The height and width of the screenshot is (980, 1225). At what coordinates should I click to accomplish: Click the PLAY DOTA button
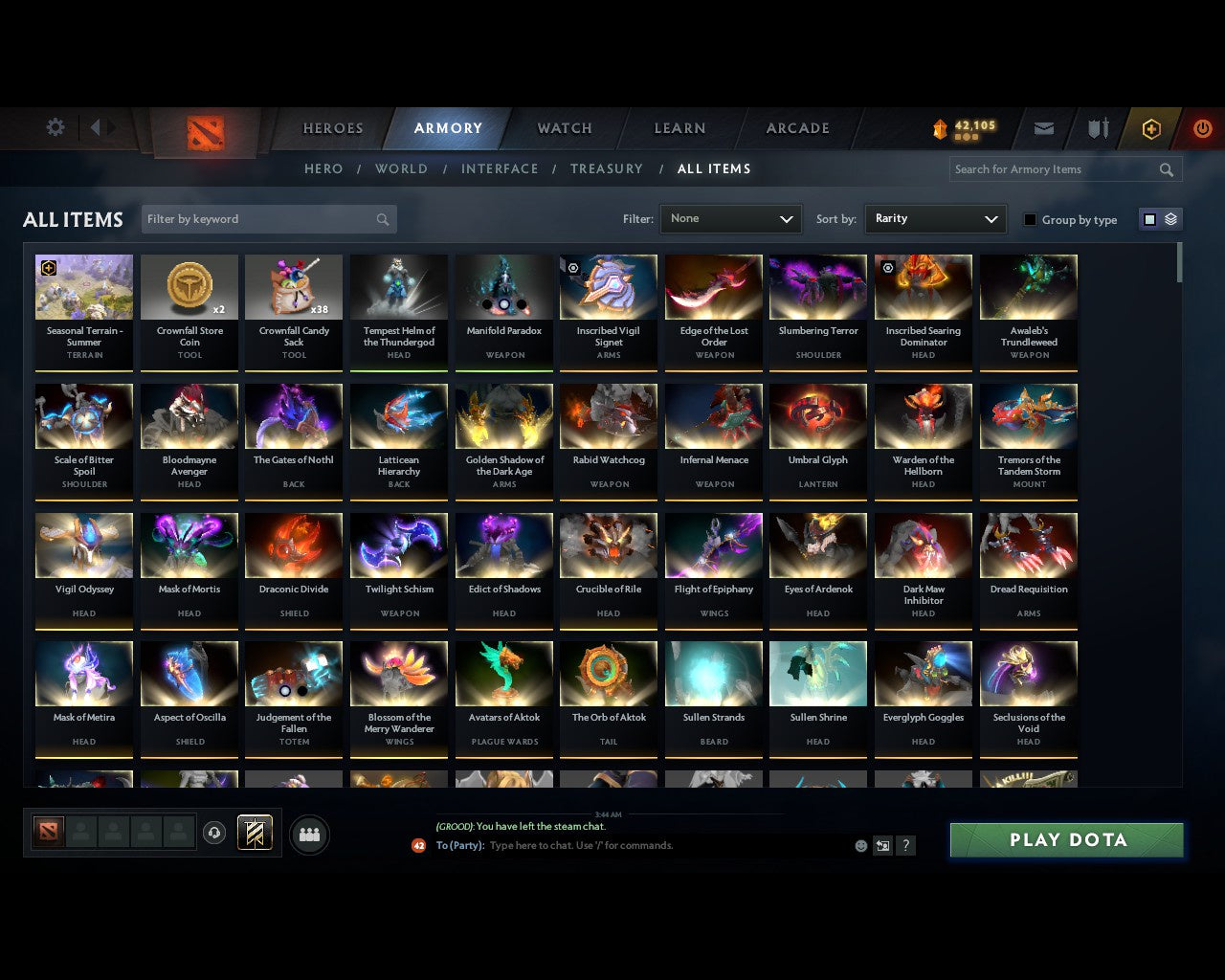pyautogui.click(x=1065, y=839)
